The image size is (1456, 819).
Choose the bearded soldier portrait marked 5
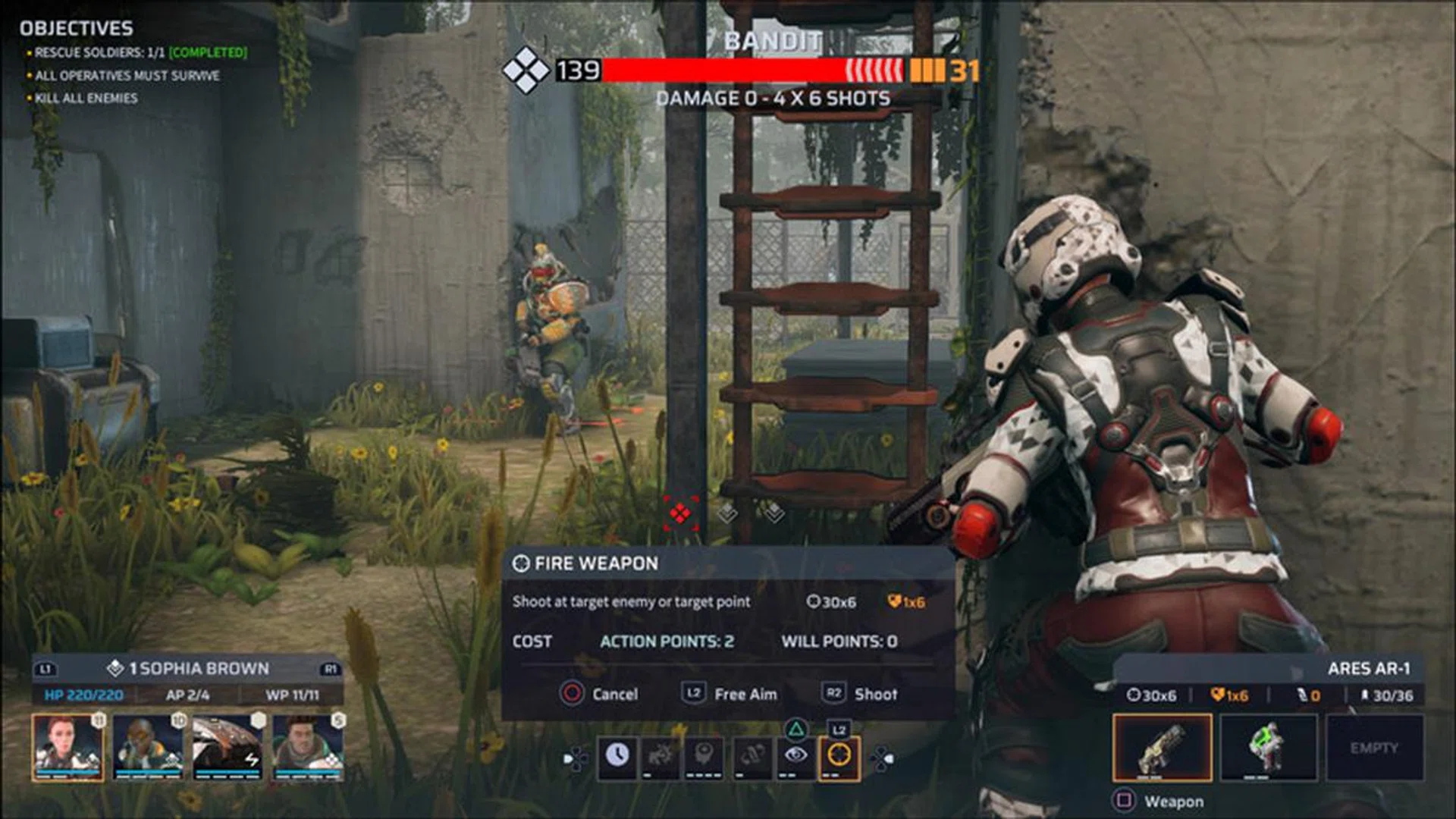[308, 747]
